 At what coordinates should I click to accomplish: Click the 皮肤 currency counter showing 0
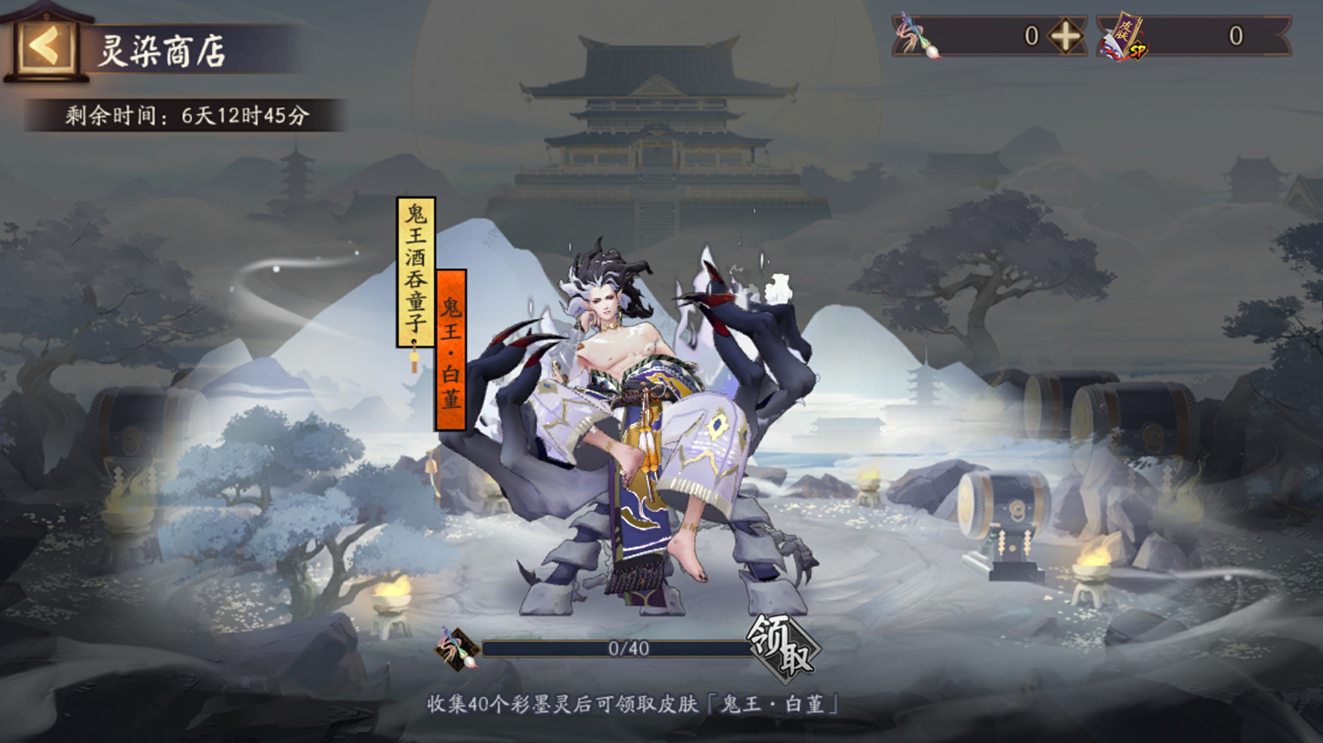(x=1237, y=37)
